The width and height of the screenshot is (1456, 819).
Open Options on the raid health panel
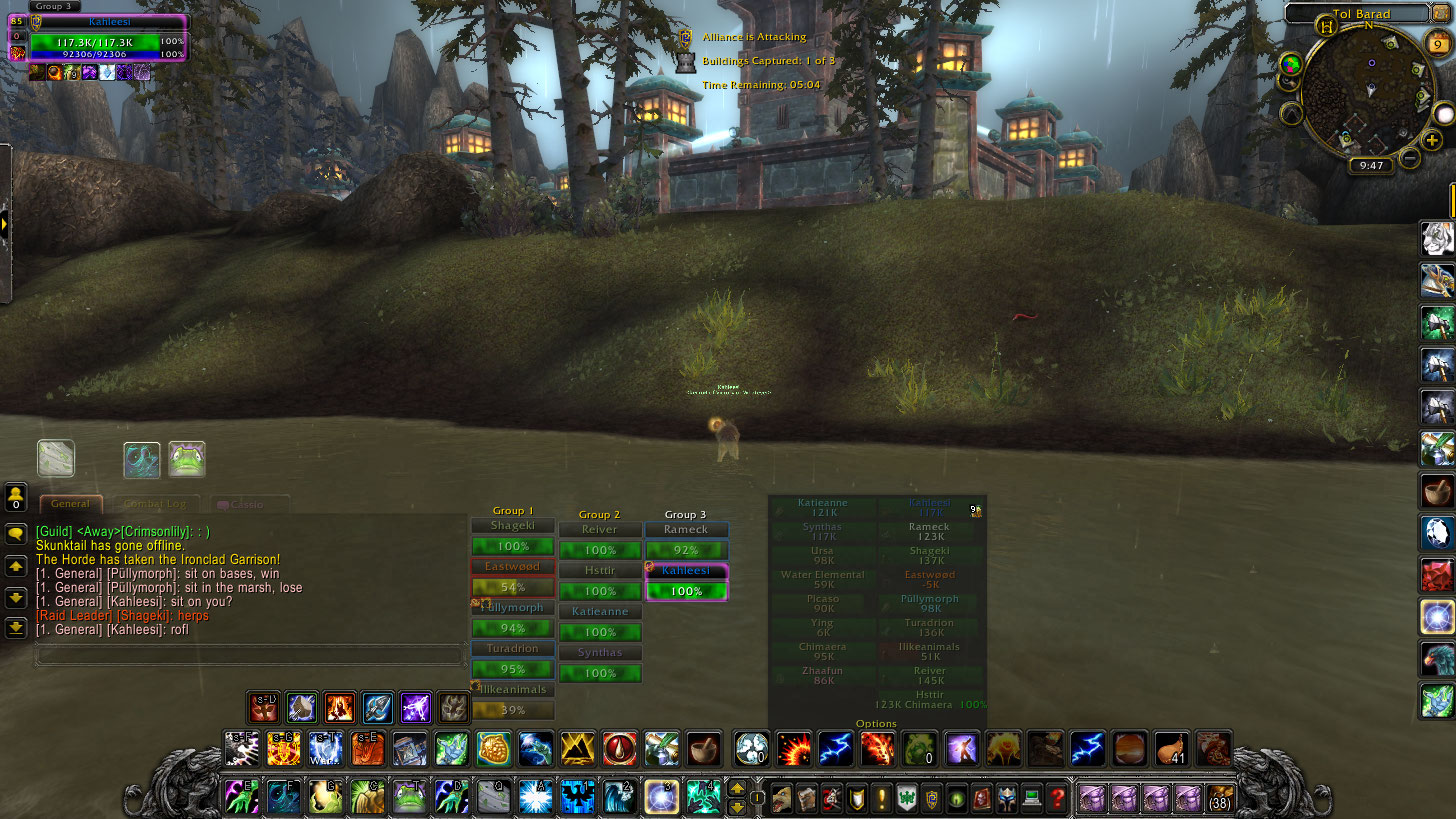click(x=876, y=723)
